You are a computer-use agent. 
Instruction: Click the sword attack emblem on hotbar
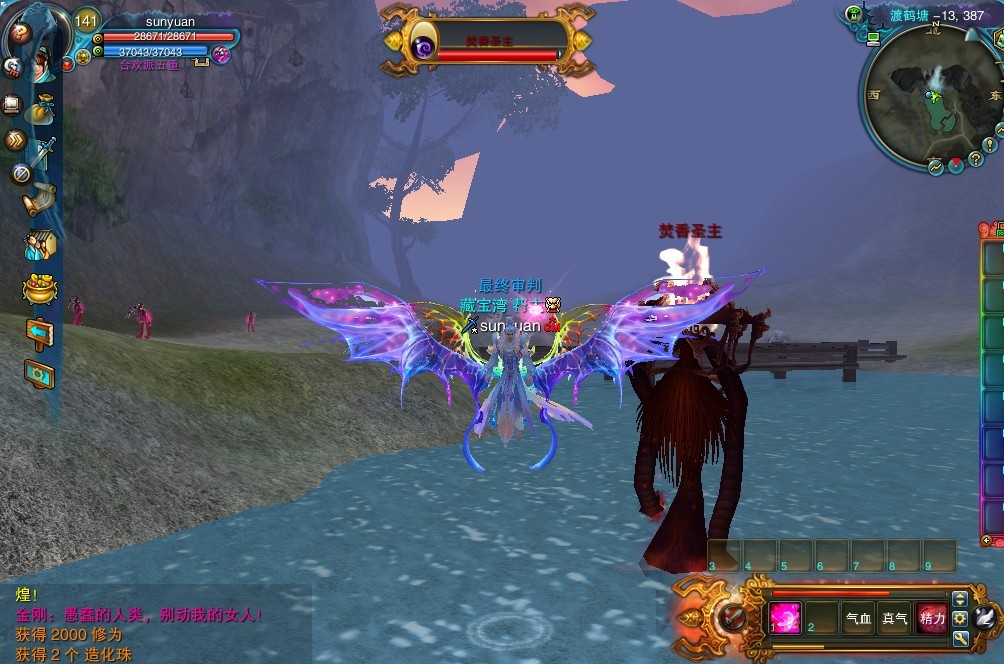[733, 617]
